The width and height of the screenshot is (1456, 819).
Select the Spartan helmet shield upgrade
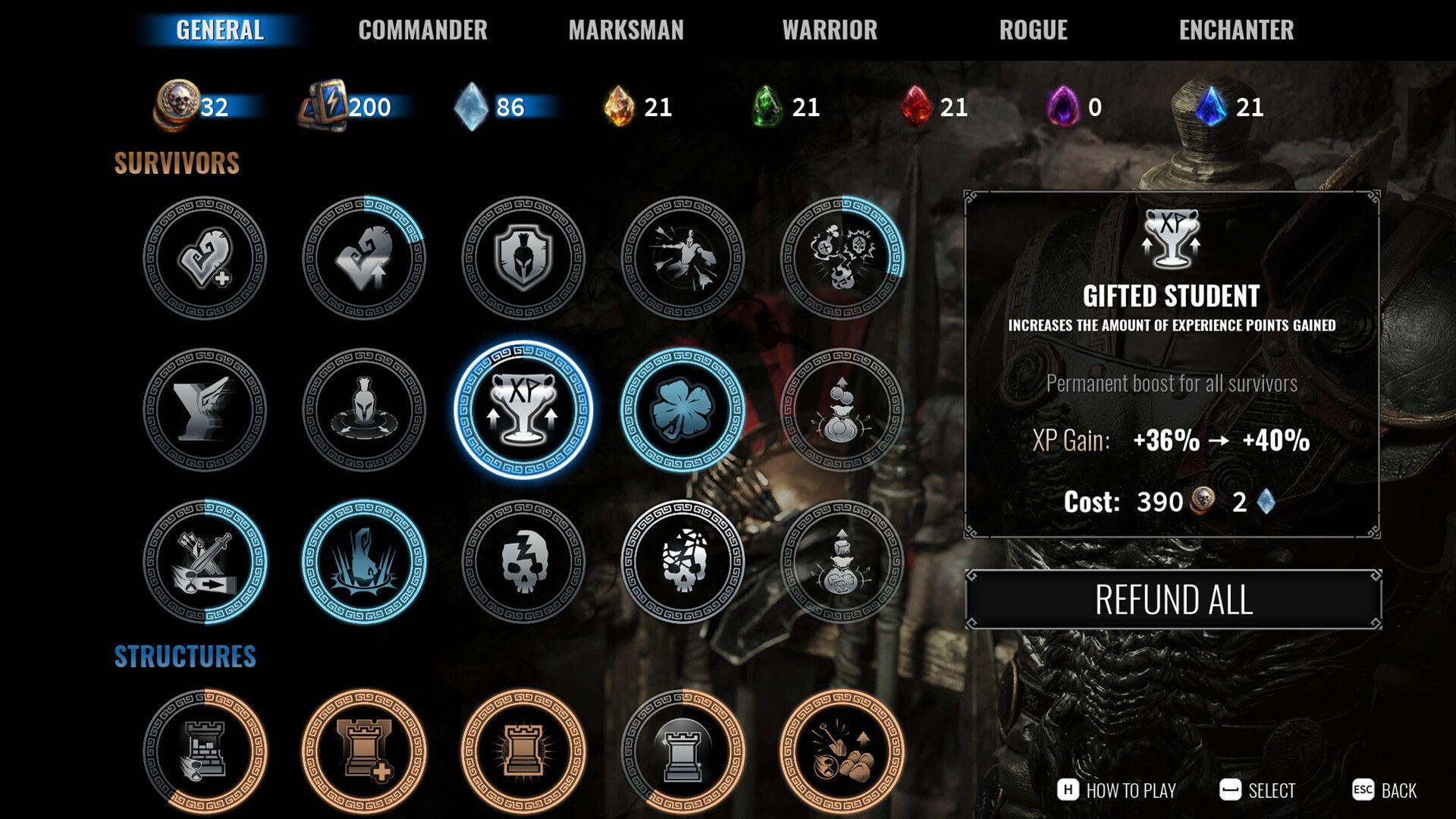pos(523,258)
